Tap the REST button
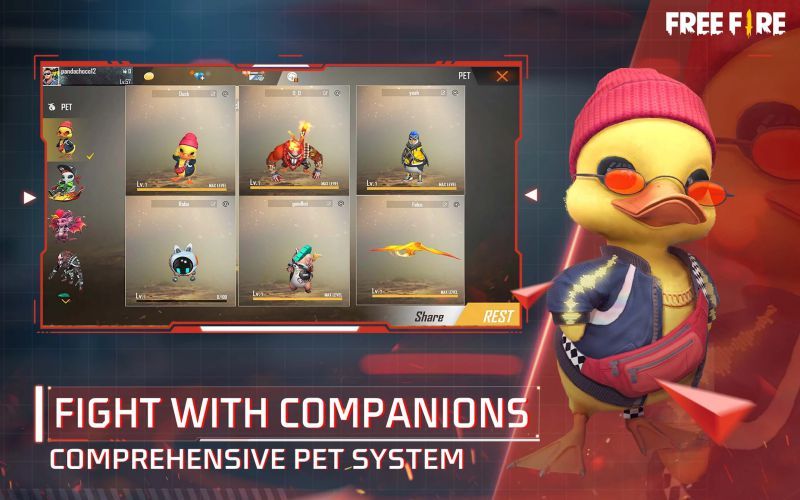The height and width of the screenshot is (500, 800). pyautogui.click(x=497, y=316)
